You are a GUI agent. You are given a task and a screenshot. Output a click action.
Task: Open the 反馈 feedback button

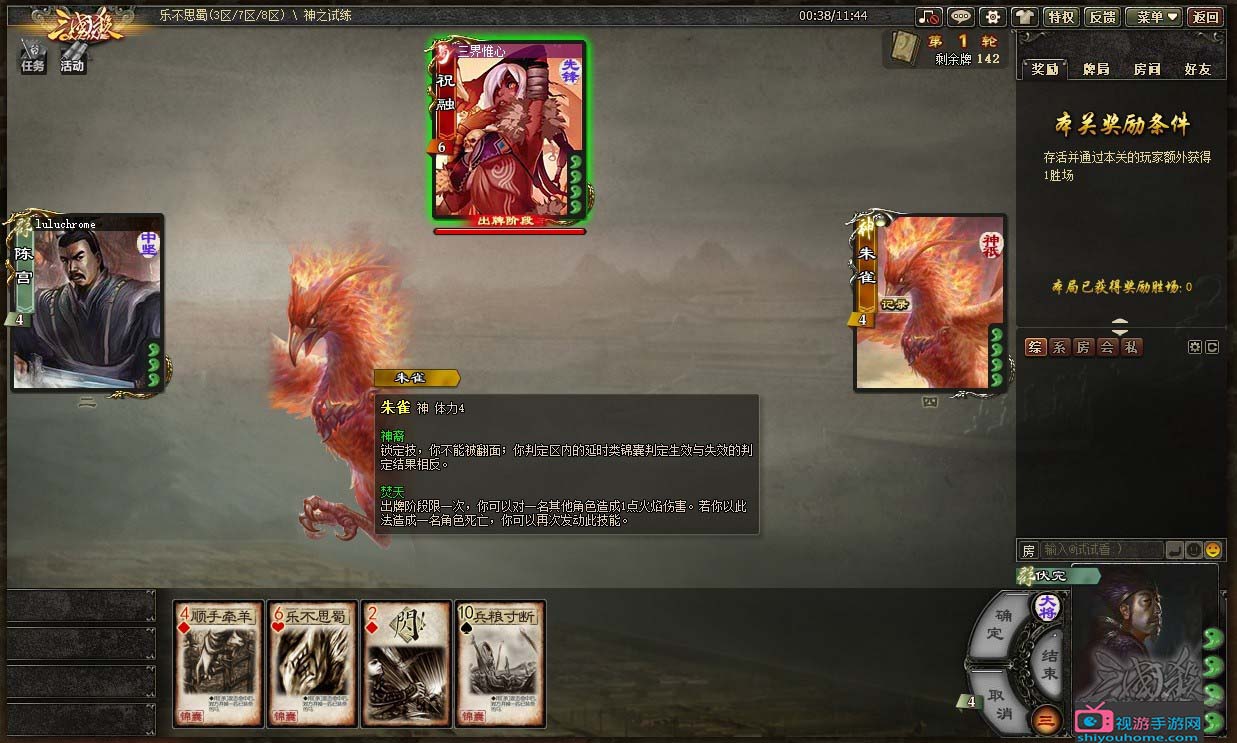(x=1102, y=17)
